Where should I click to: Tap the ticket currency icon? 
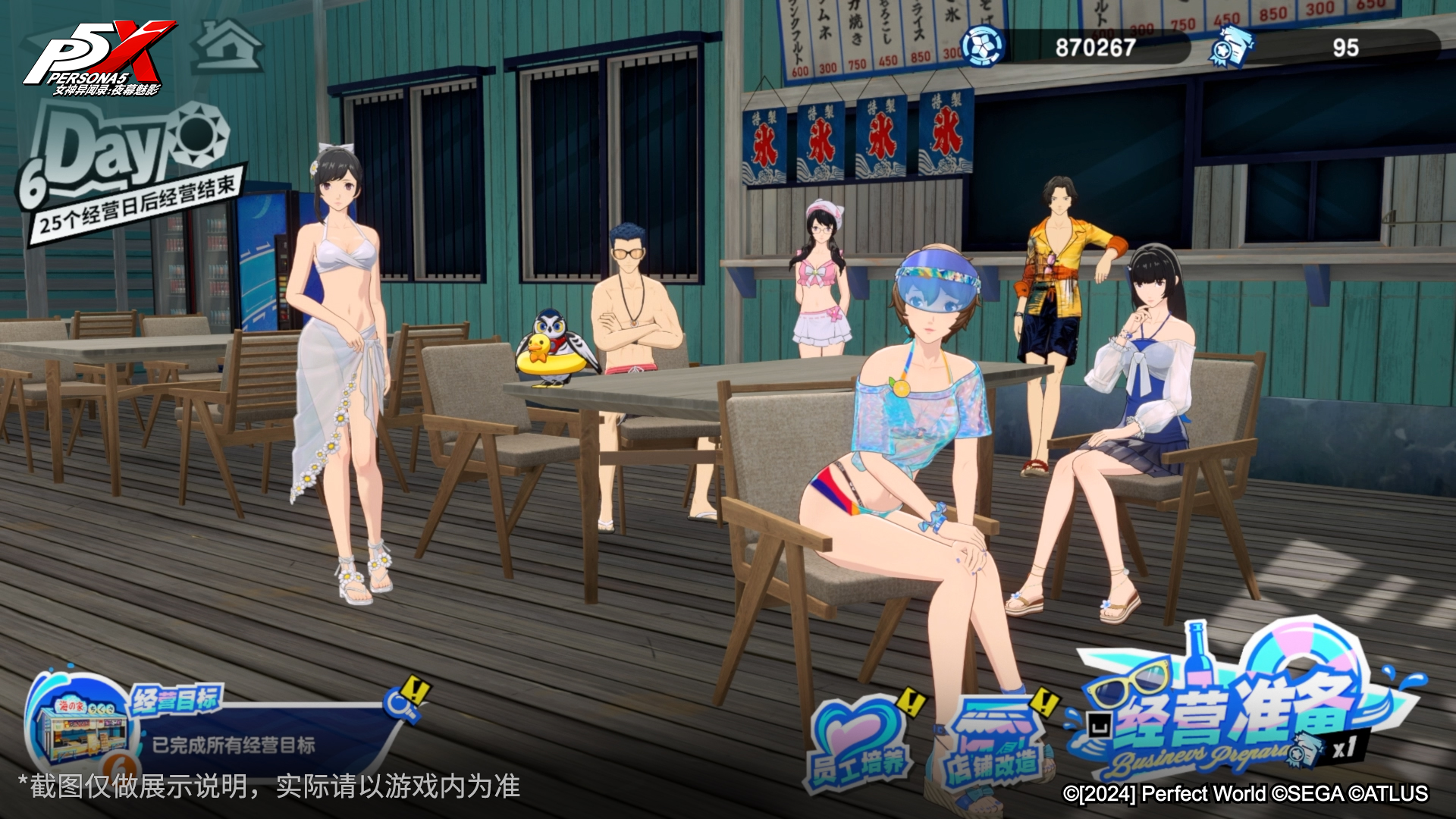1230,47
